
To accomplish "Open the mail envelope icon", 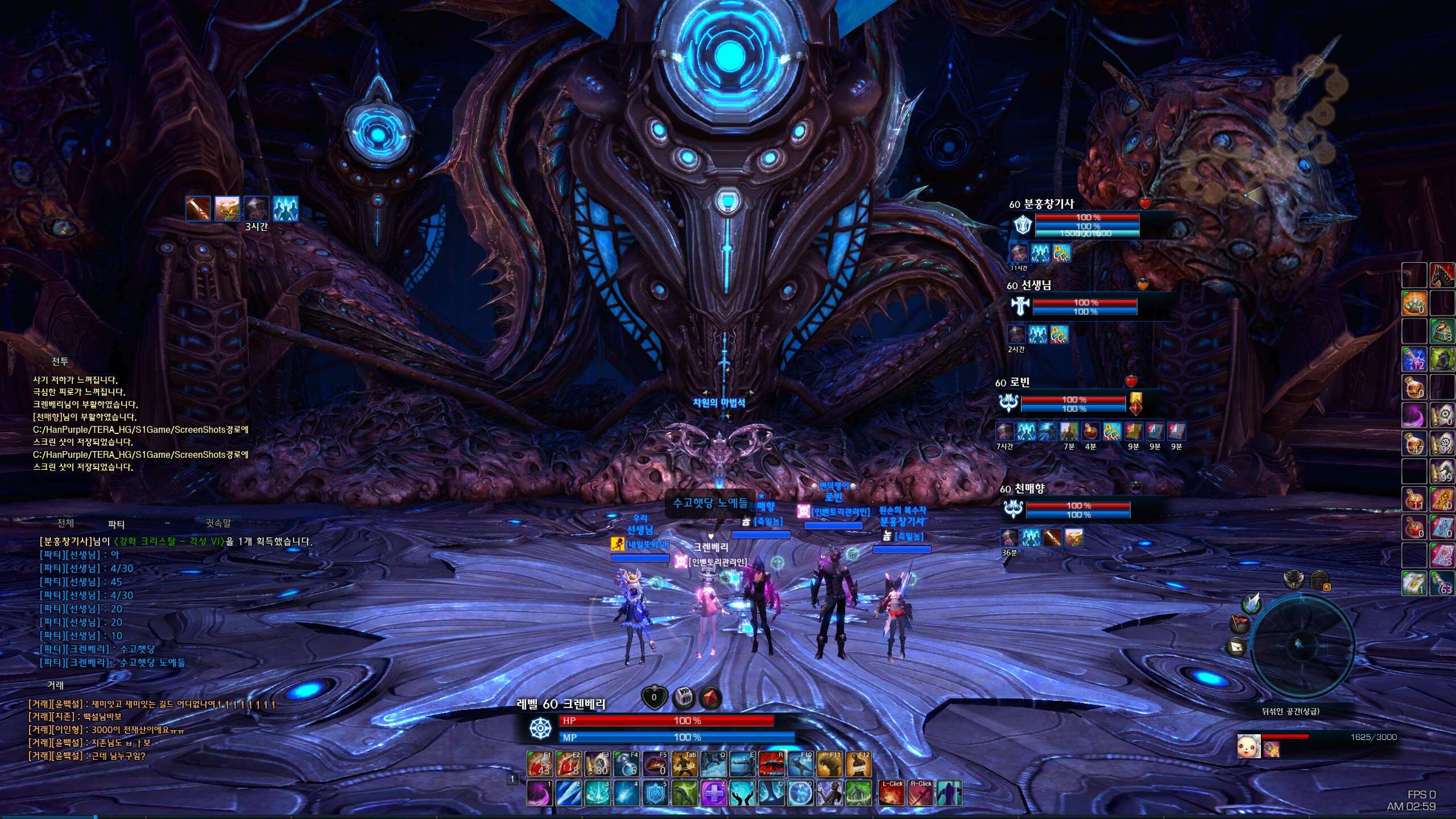I will click(1236, 647).
